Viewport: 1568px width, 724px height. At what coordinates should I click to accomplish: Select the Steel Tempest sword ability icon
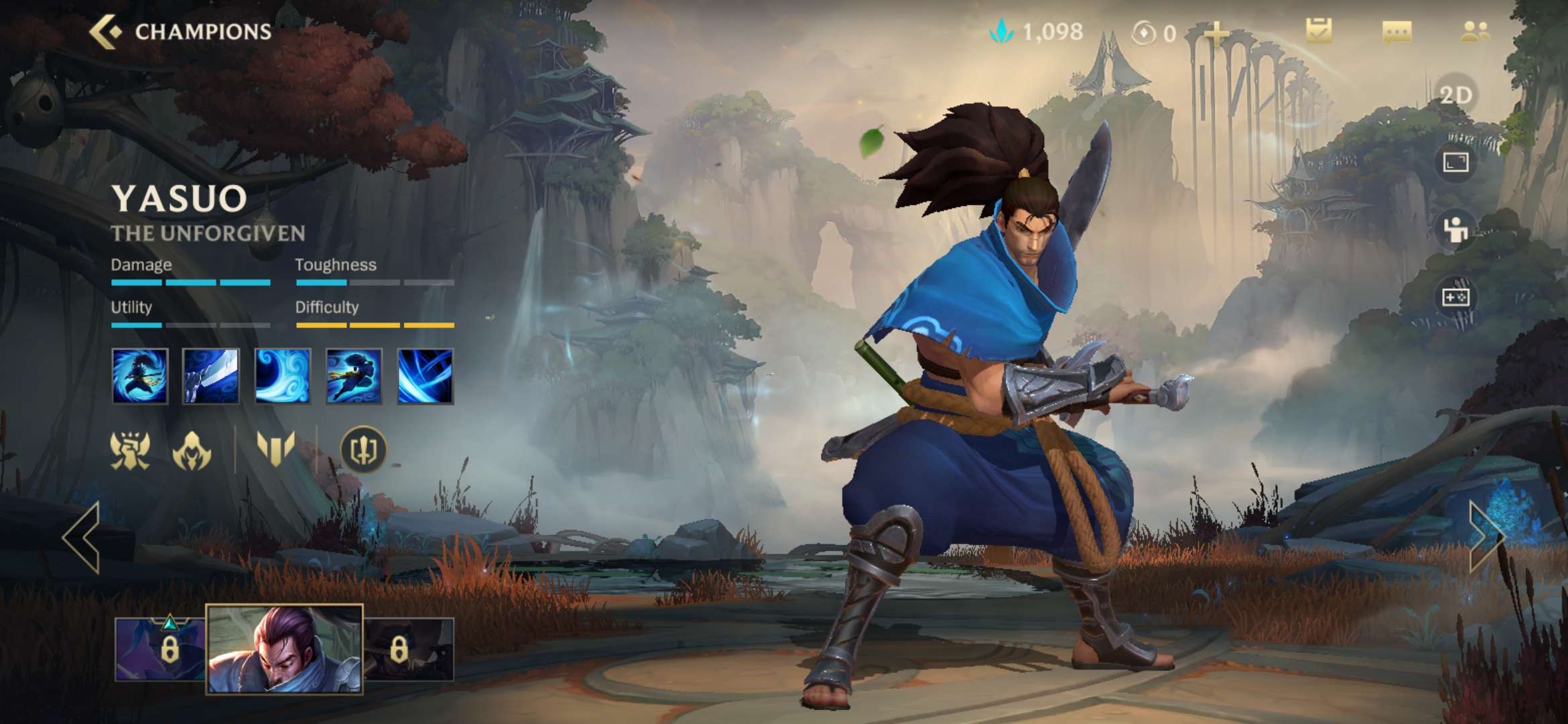coord(210,376)
